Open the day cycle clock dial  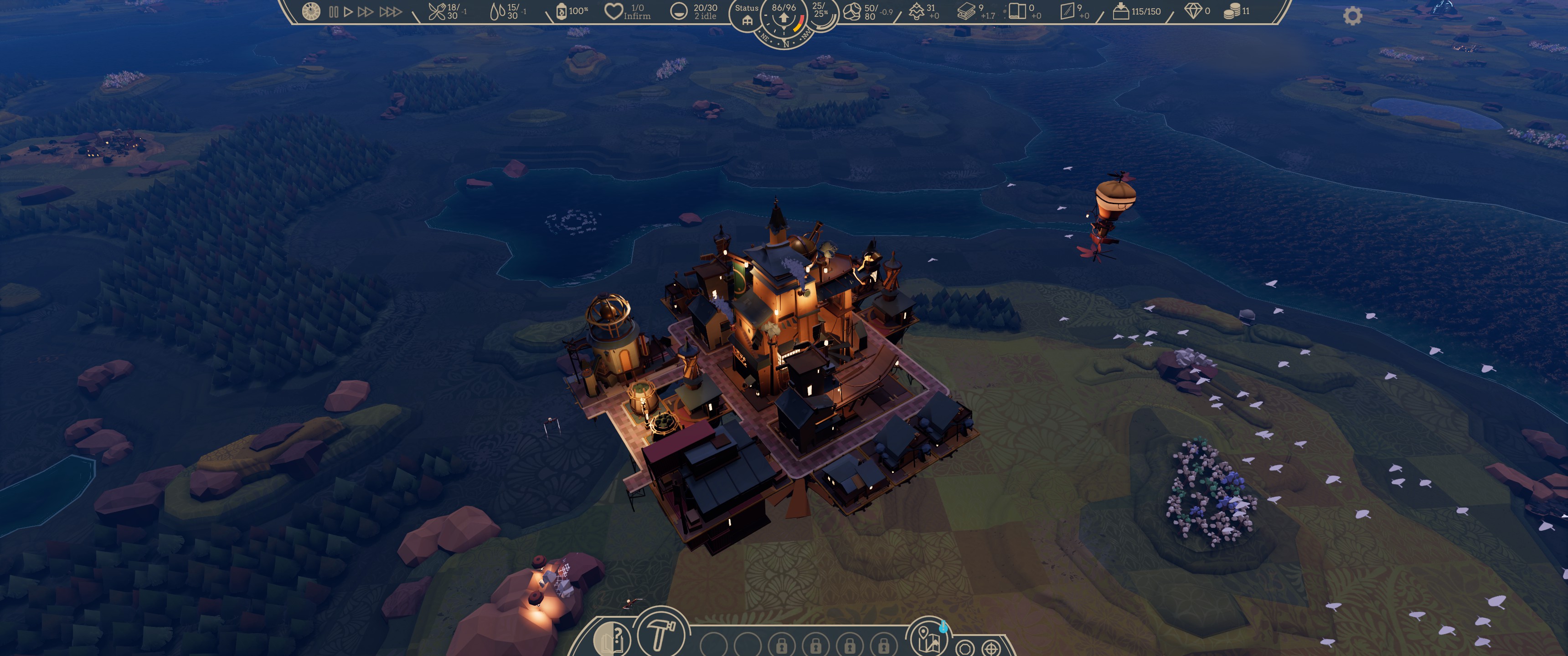point(311,11)
